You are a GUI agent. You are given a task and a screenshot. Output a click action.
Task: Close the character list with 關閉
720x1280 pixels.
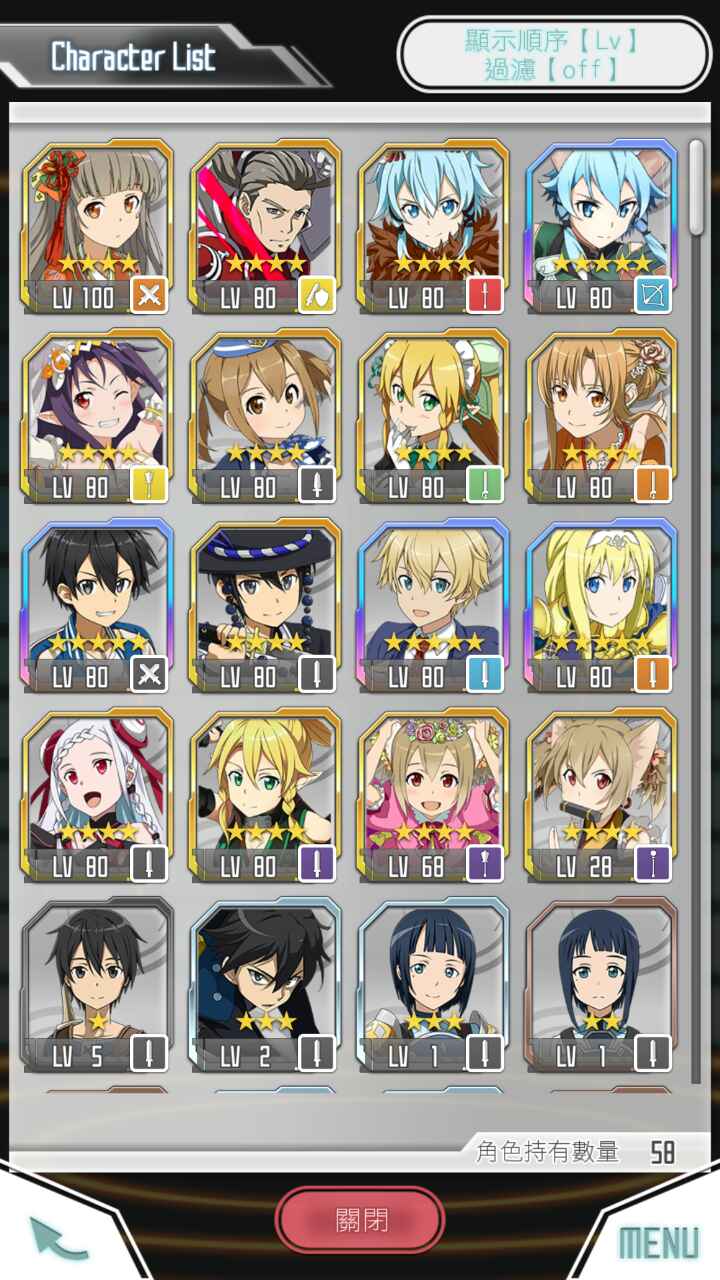pyautogui.click(x=360, y=1220)
